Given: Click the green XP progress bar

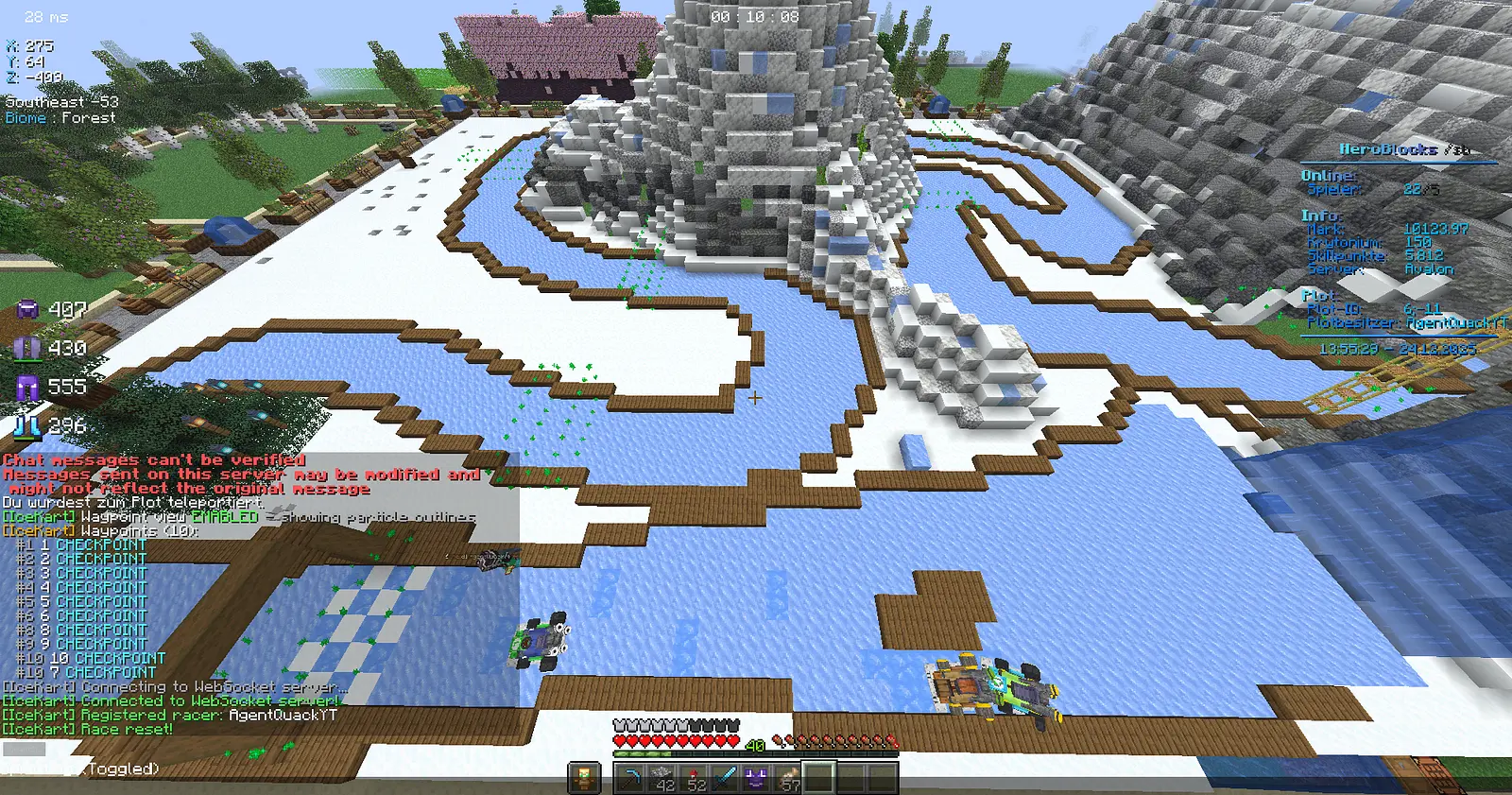Looking at the screenshot, I should point(644,754).
